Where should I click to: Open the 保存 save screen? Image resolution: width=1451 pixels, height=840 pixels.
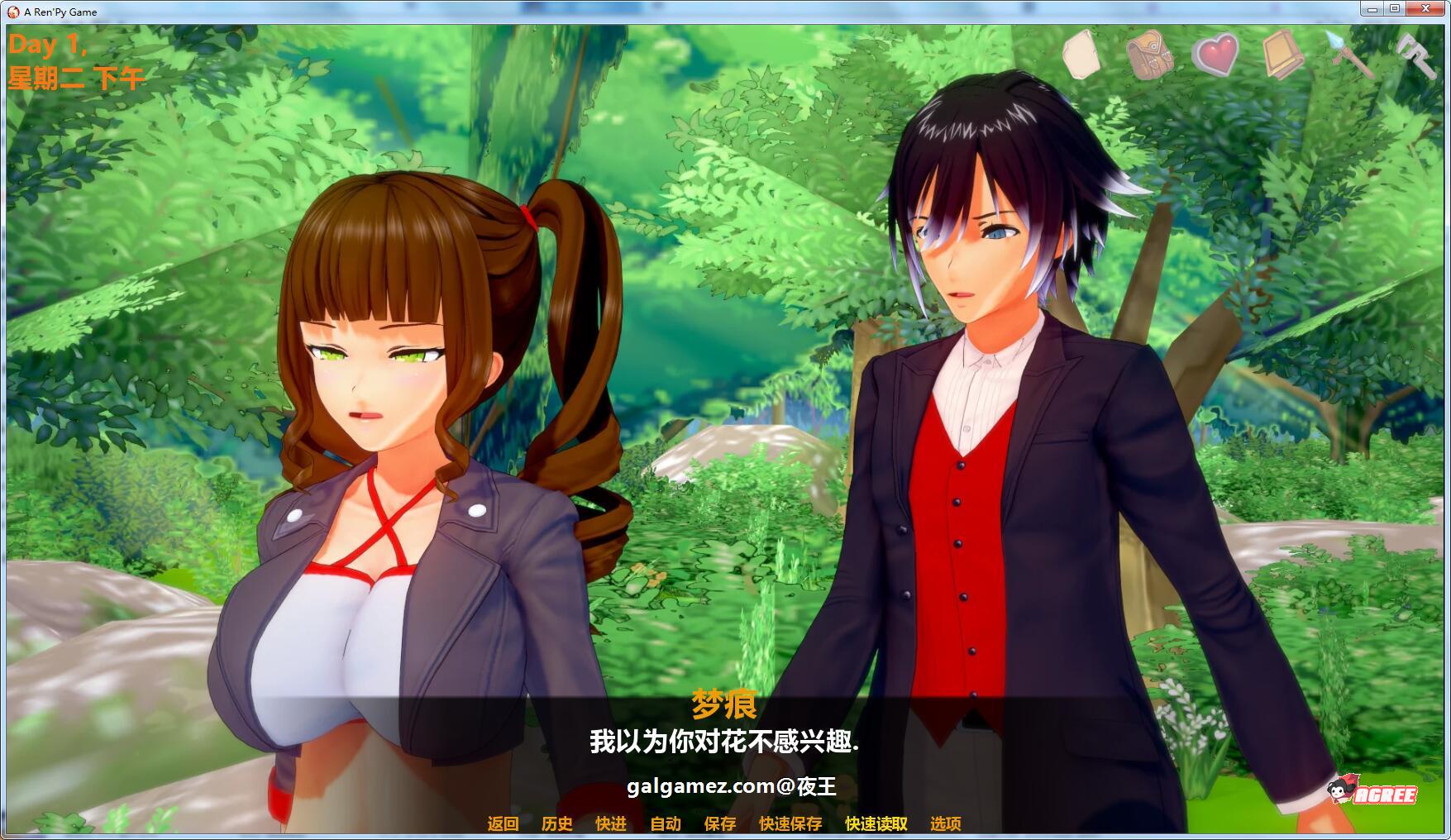(718, 823)
